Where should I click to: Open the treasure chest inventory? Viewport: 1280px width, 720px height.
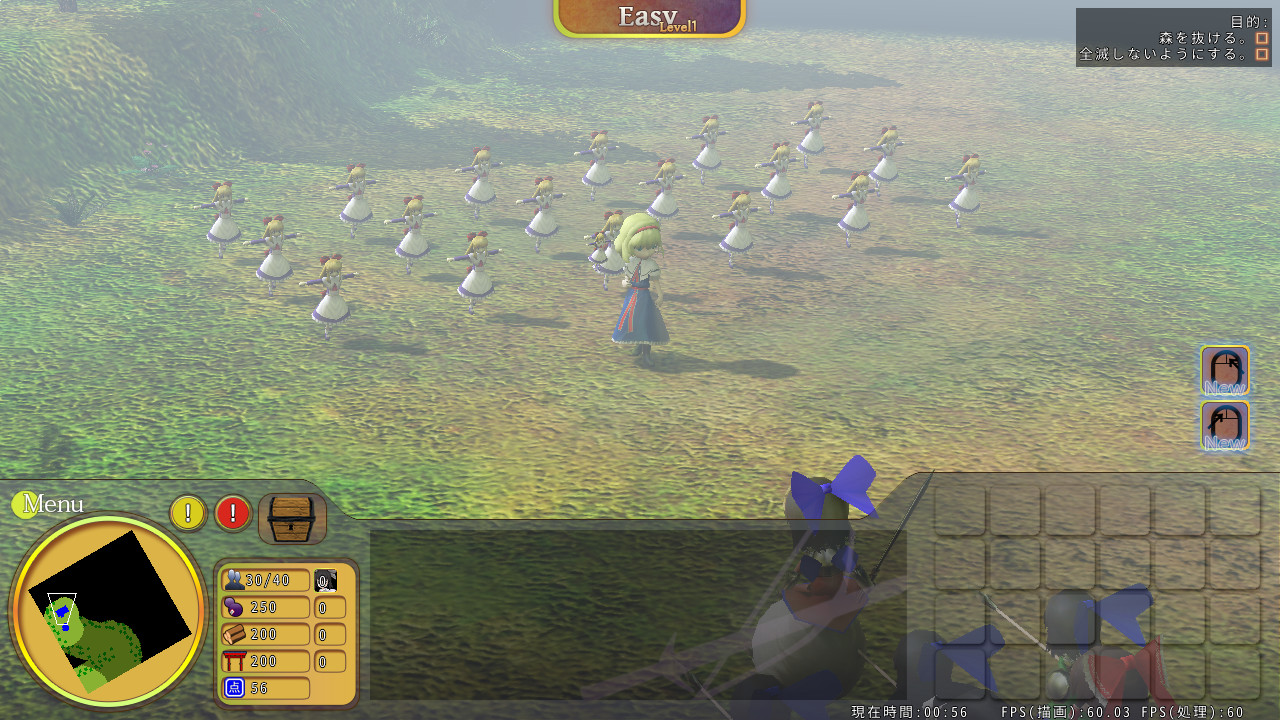(293, 518)
